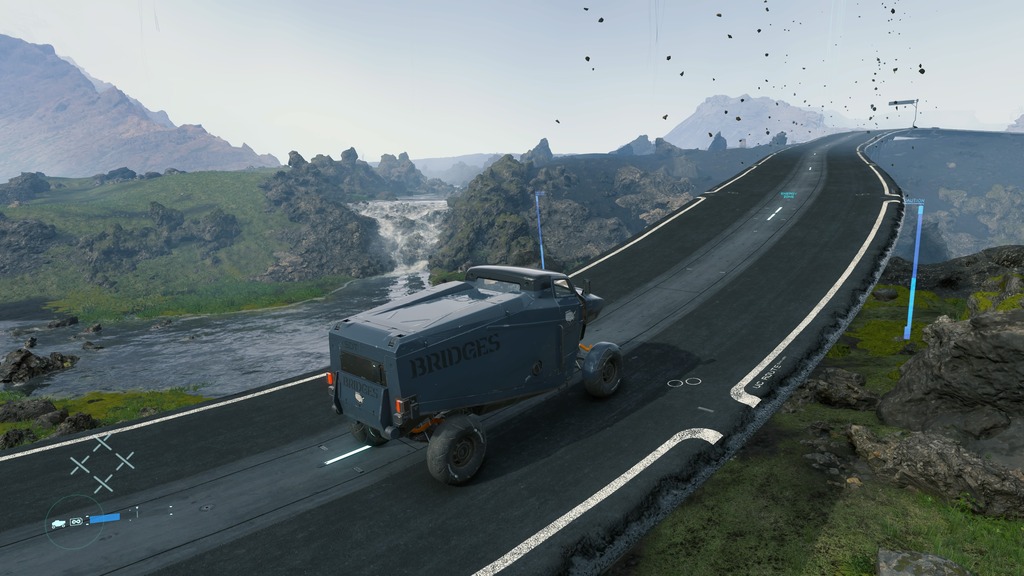
Task: Open the four-cross item wheel indicator
Action: (x=102, y=462)
